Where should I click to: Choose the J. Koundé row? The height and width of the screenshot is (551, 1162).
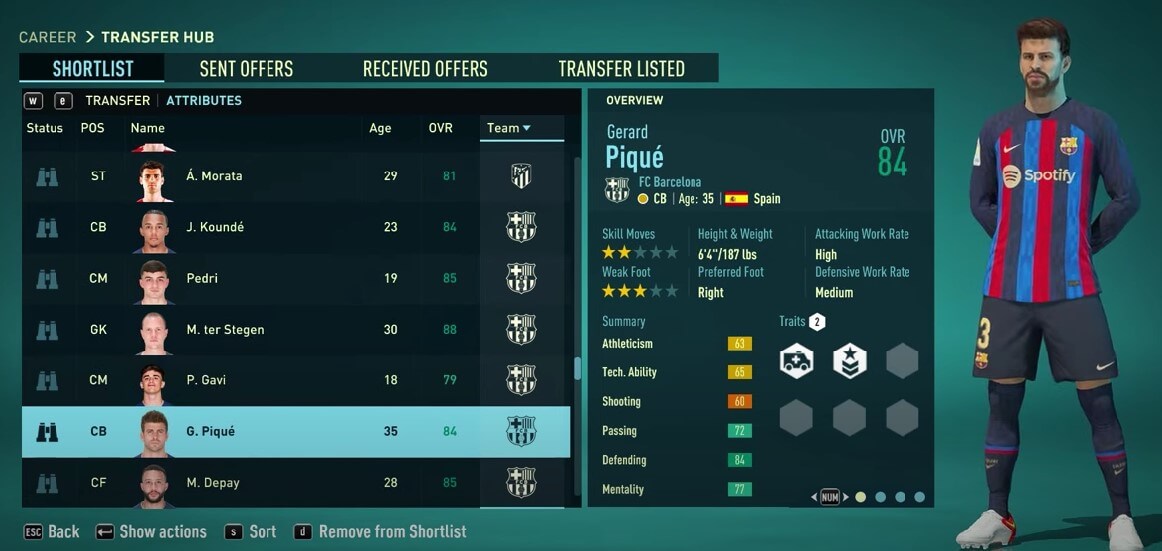tap(215, 227)
